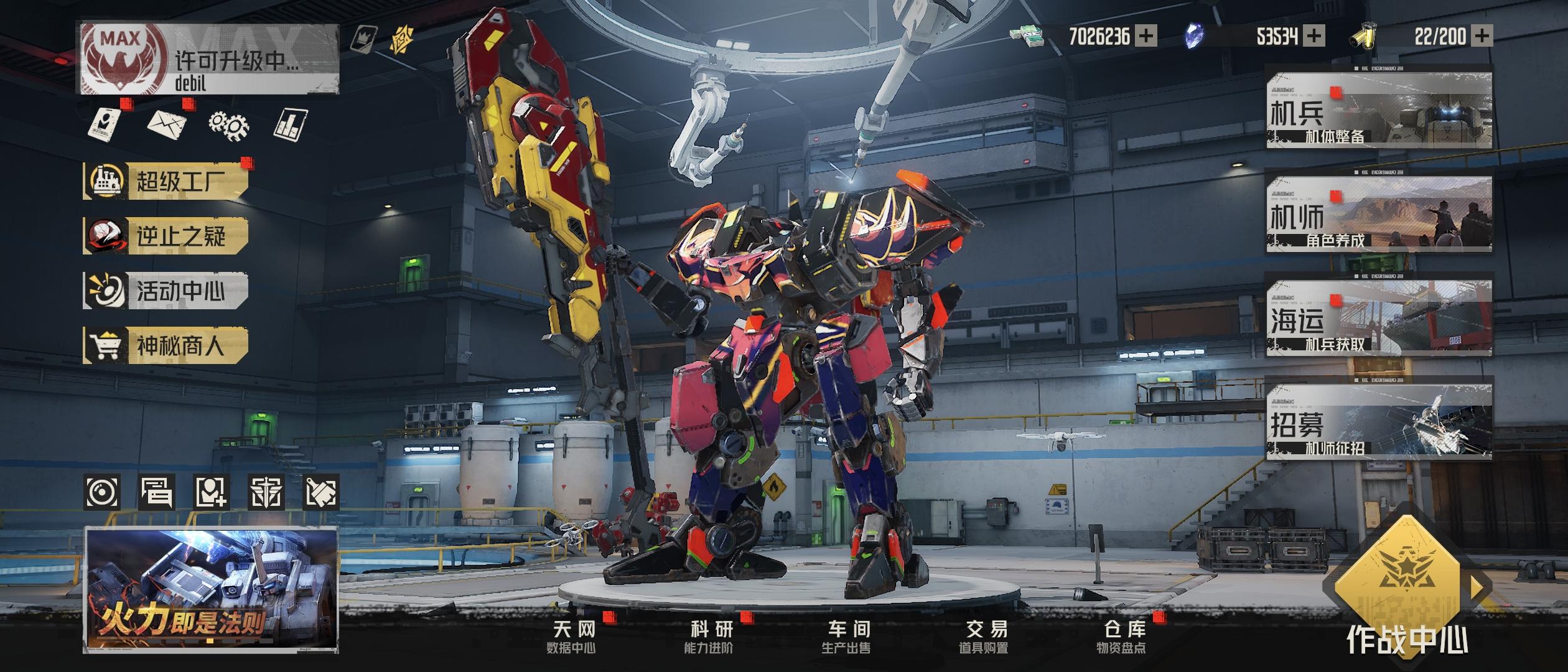This screenshot has width=1568, height=672.
Task: Open the 活动中心 activity center
Action: tap(166, 291)
